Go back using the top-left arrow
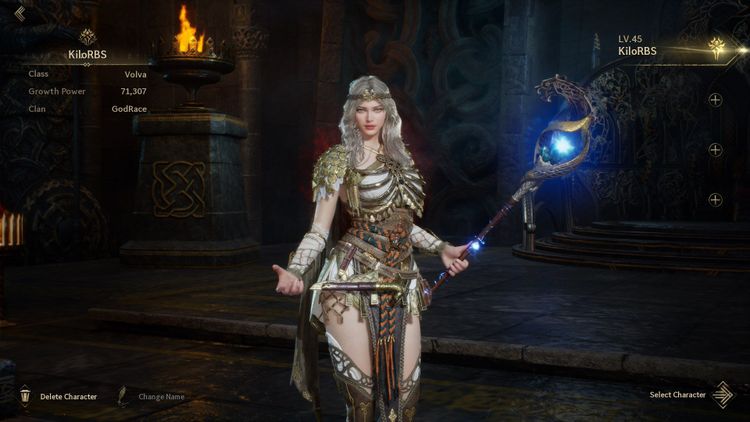The width and height of the screenshot is (750, 422). pyautogui.click(x=19, y=13)
